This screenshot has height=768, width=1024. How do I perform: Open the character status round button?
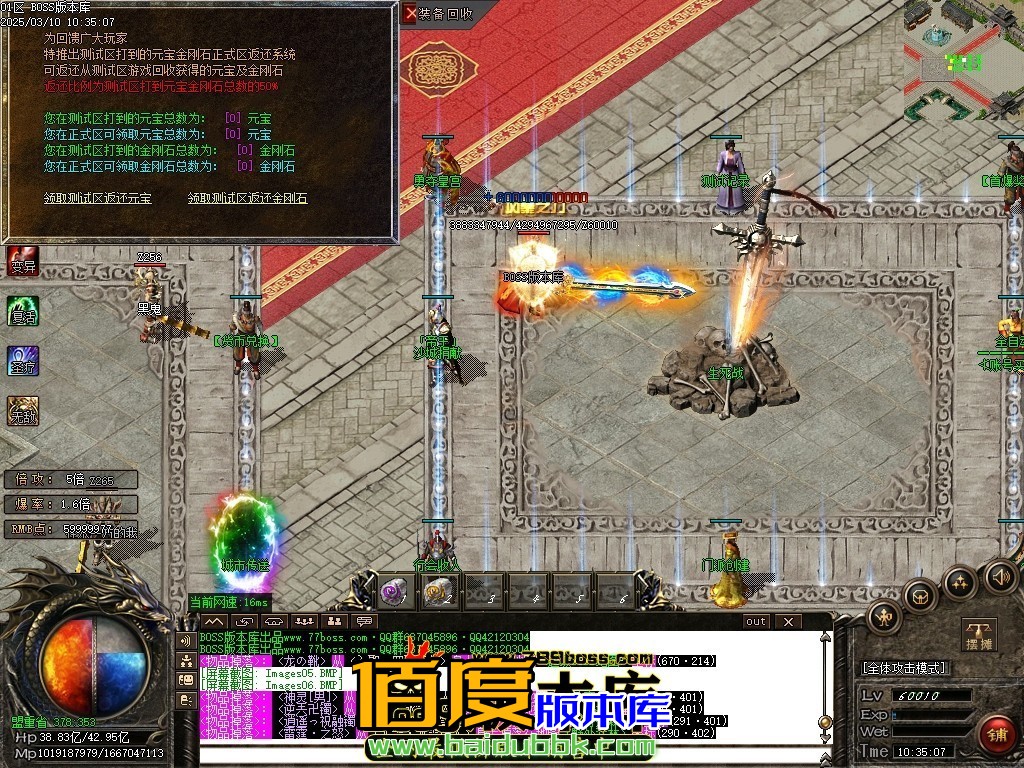pyautogui.click(x=884, y=617)
